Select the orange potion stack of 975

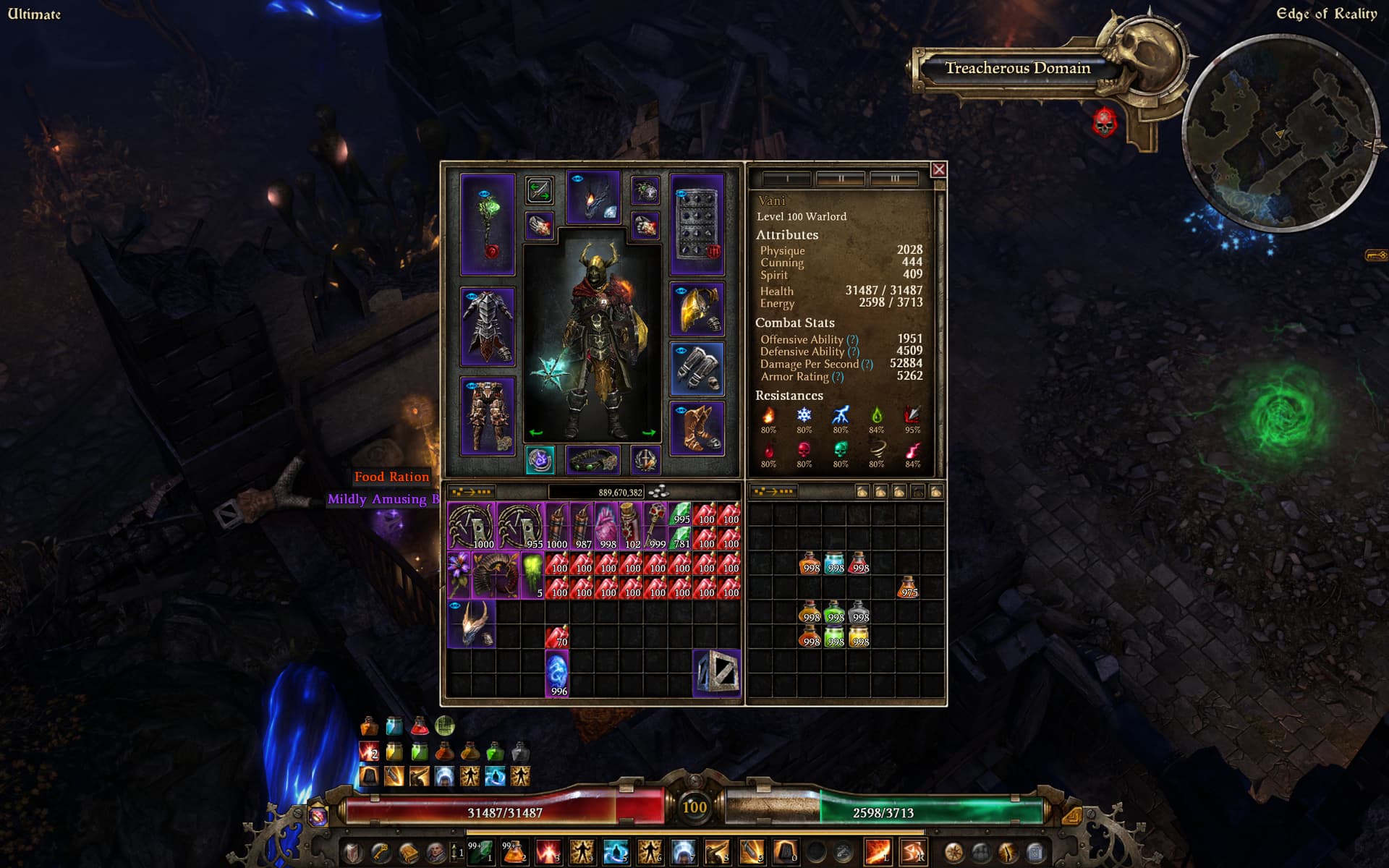[x=908, y=587]
